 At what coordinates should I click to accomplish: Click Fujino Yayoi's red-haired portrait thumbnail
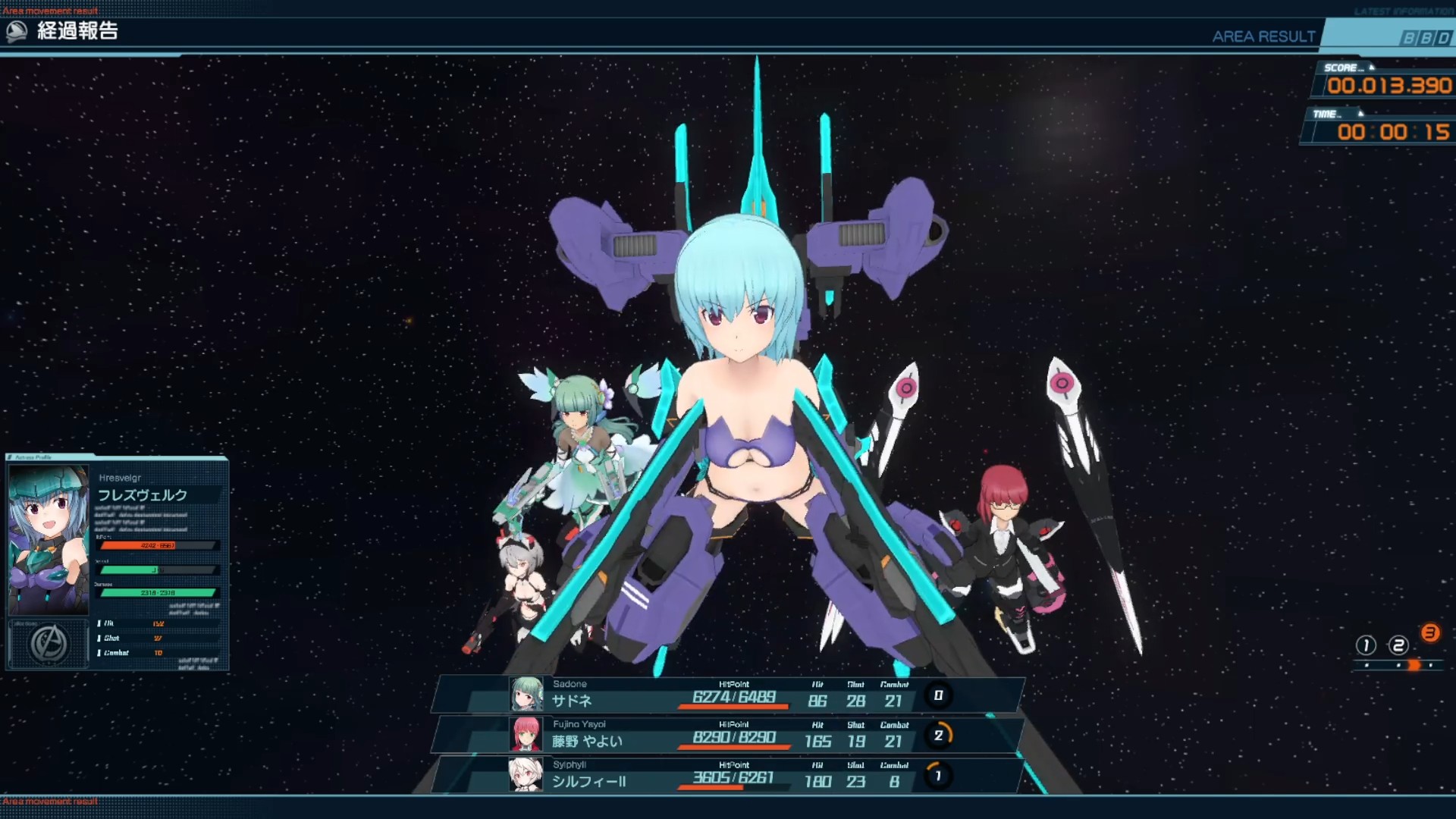point(526,735)
